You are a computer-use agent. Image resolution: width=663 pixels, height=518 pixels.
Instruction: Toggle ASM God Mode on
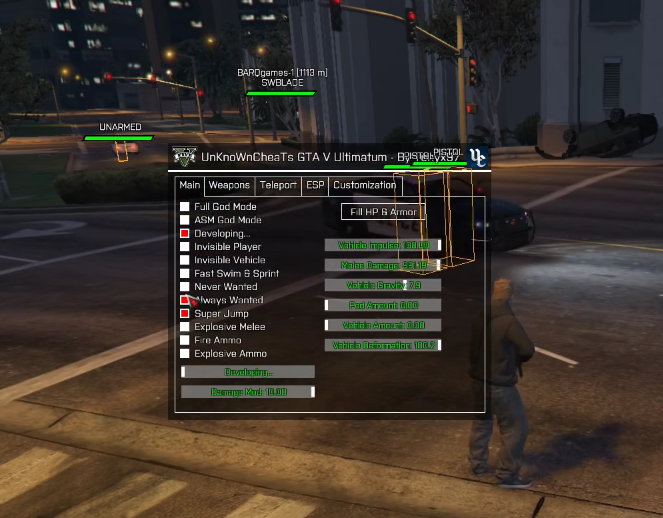185,220
